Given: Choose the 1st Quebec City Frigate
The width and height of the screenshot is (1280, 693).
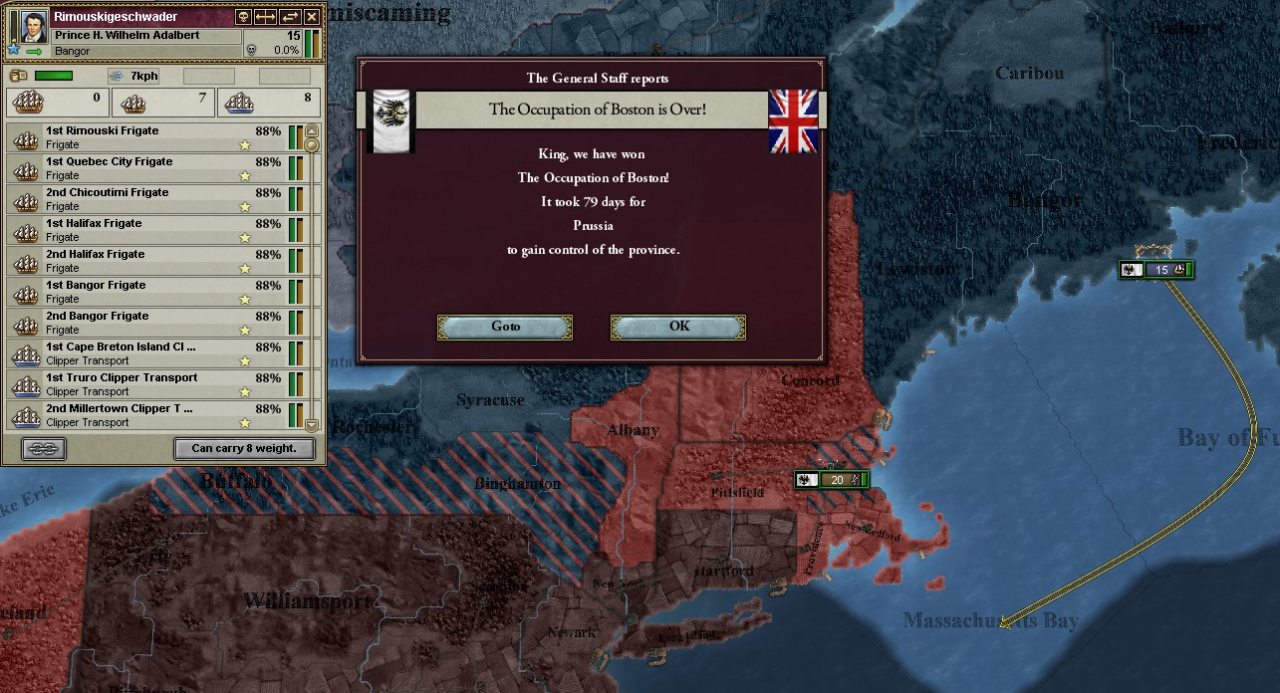Looking at the screenshot, I should (150, 168).
